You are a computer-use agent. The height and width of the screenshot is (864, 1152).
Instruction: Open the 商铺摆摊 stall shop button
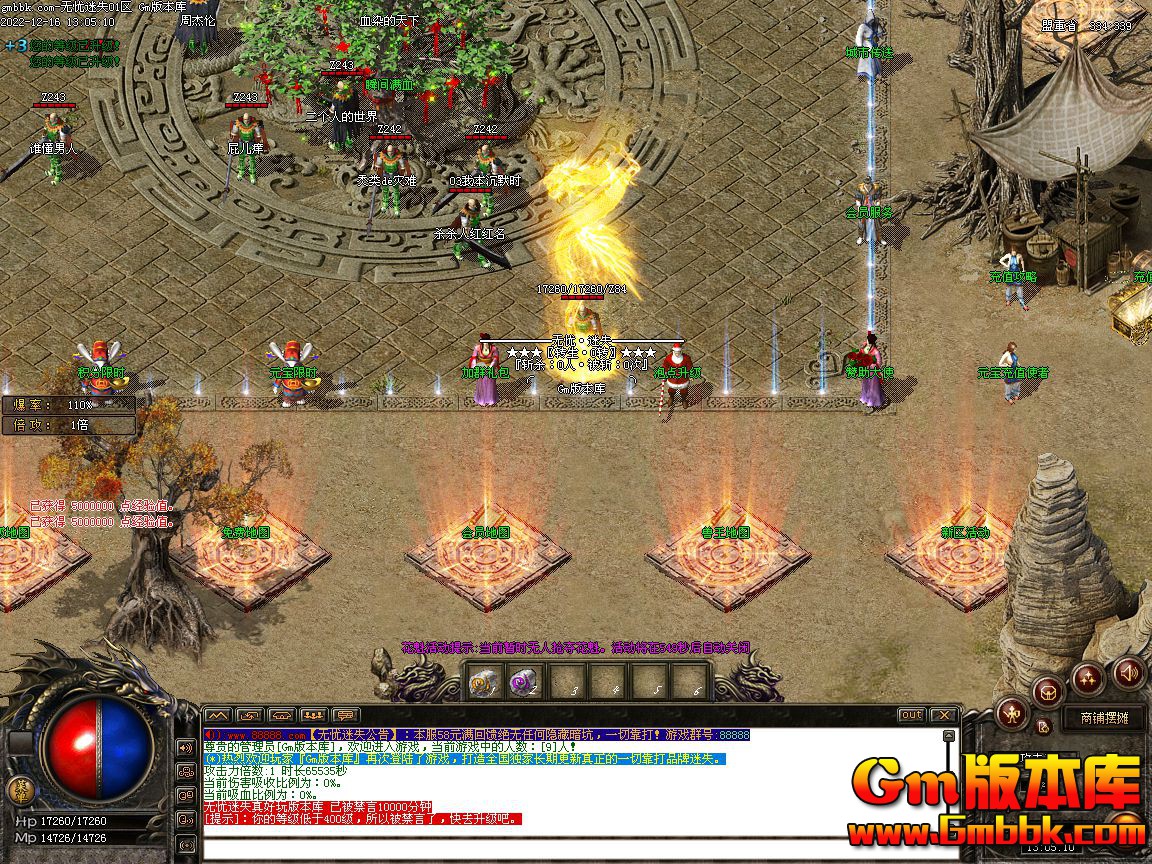(x=1103, y=718)
